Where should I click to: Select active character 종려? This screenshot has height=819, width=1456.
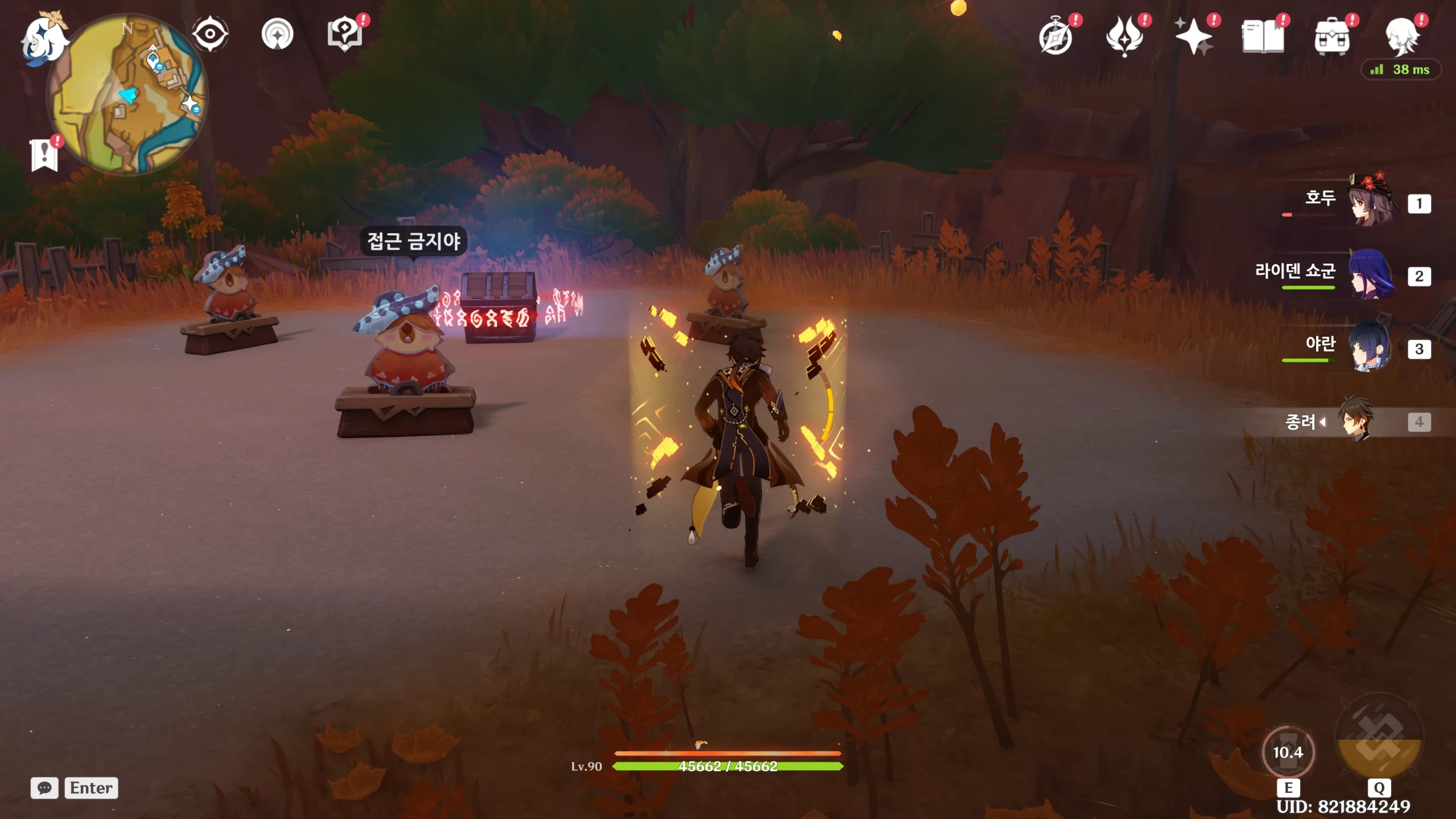[x=1356, y=421]
